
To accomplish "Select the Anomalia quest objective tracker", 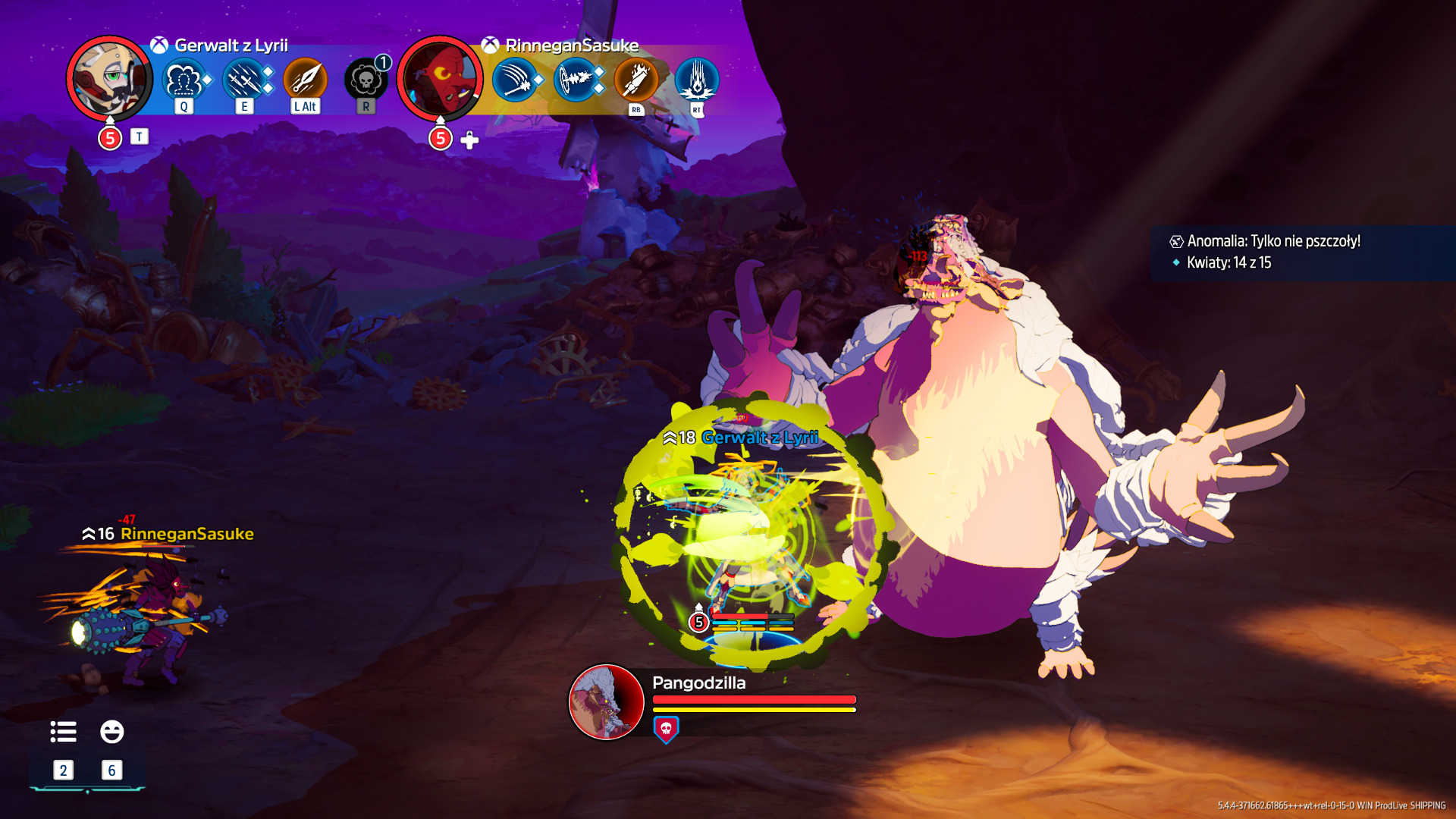I will (x=1273, y=241).
